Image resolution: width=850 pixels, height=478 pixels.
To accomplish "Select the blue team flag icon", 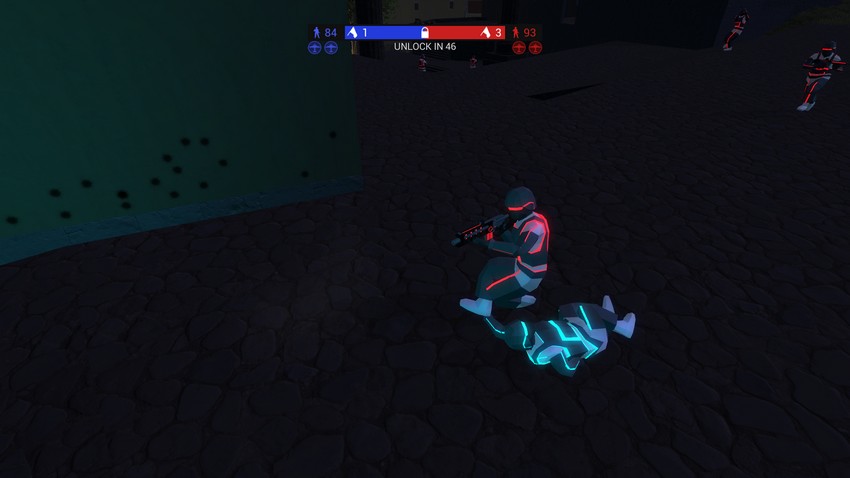I will pos(352,33).
